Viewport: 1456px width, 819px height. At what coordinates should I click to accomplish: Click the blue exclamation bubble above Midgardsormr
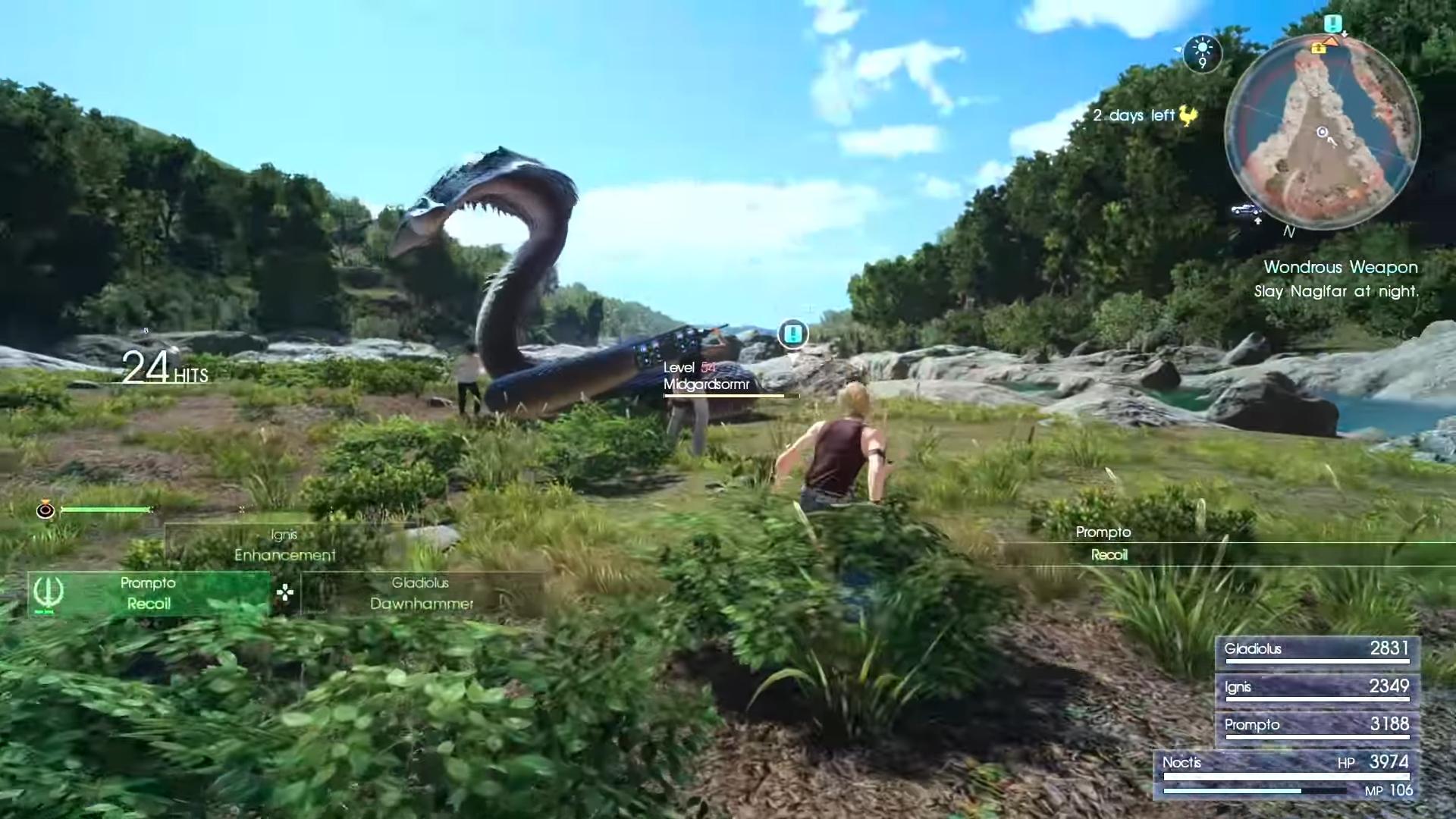pyautogui.click(x=792, y=332)
